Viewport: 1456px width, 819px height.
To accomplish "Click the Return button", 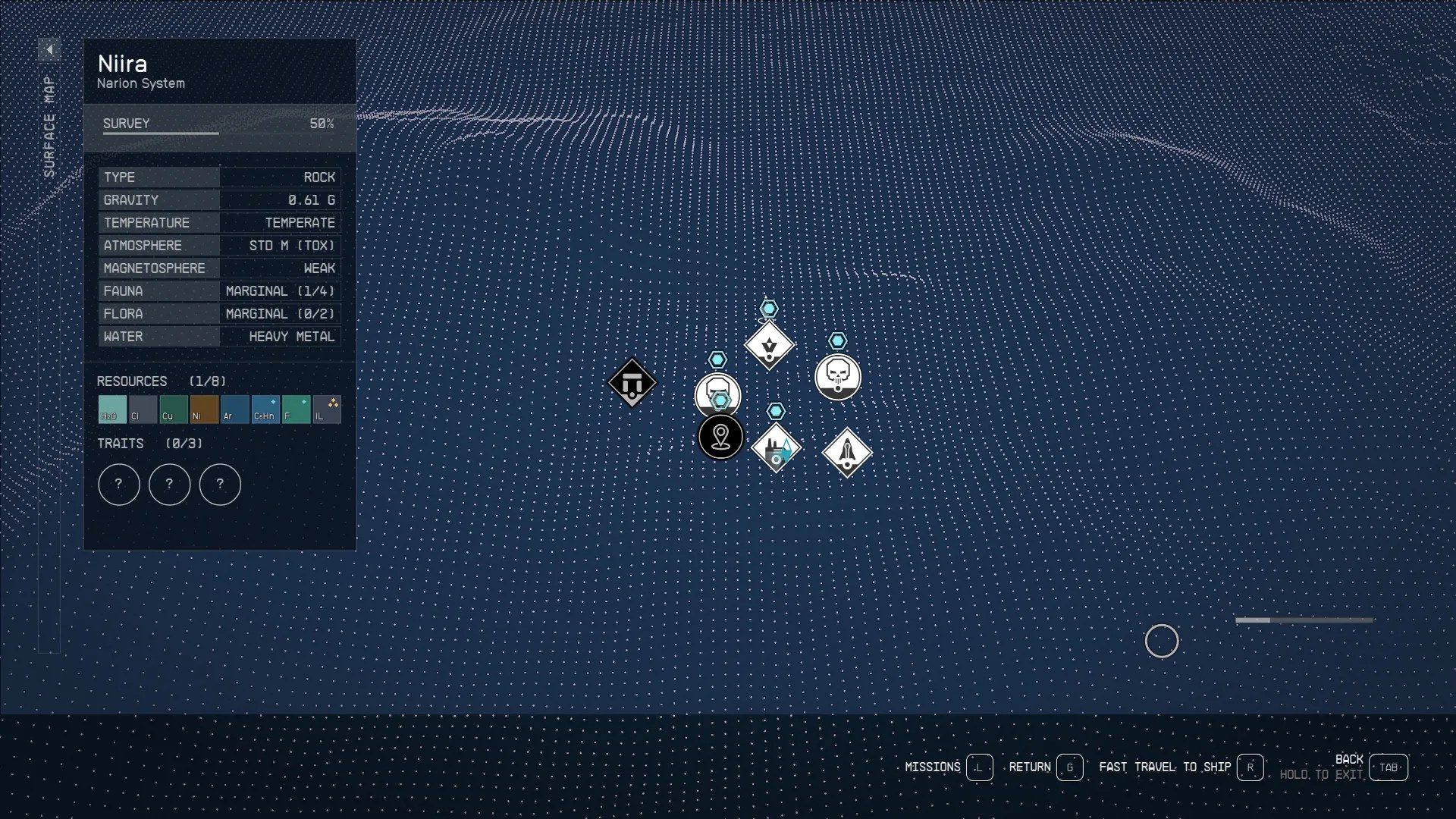I will 1030,767.
